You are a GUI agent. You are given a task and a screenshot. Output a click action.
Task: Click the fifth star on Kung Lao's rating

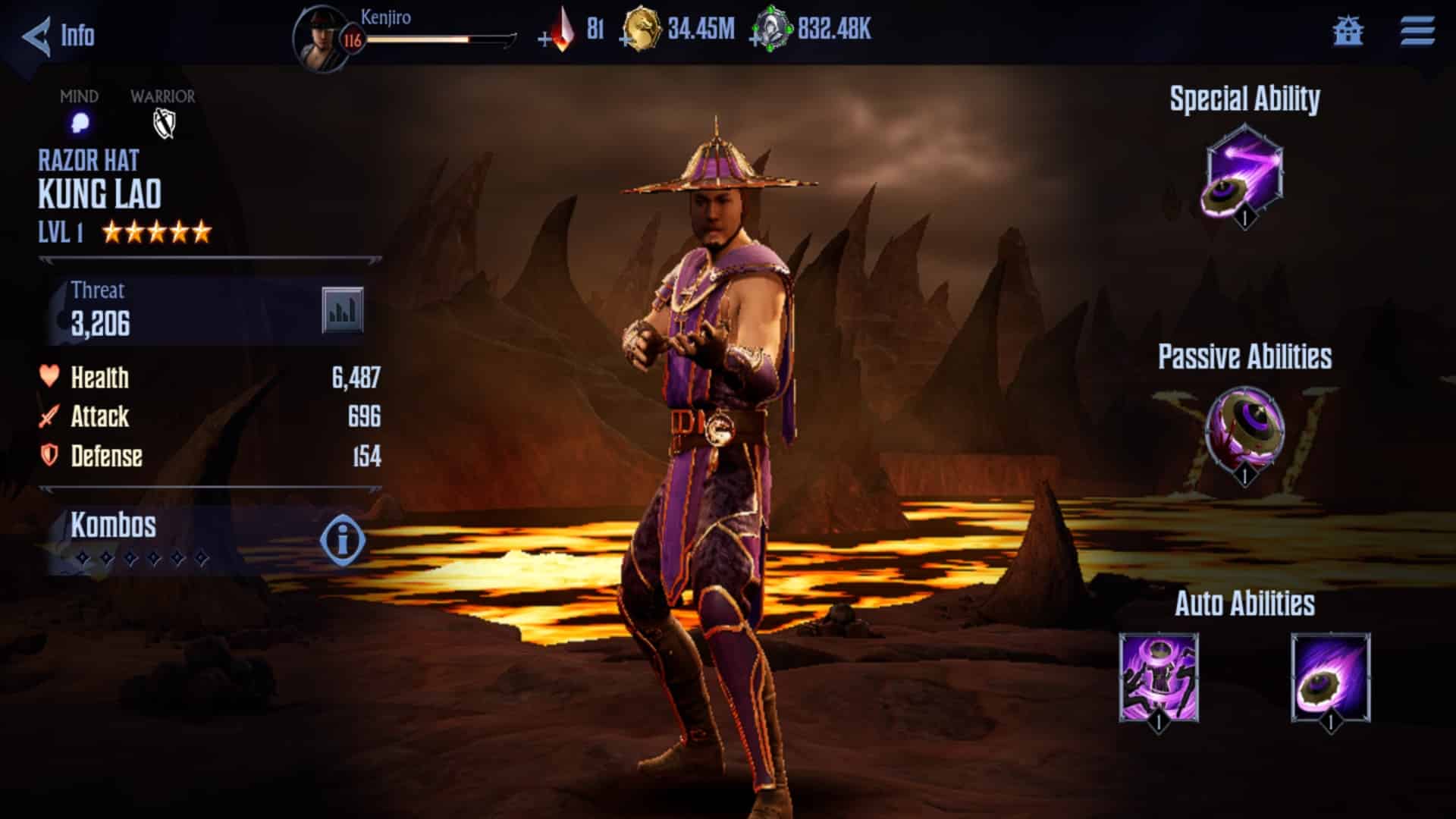(x=201, y=230)
